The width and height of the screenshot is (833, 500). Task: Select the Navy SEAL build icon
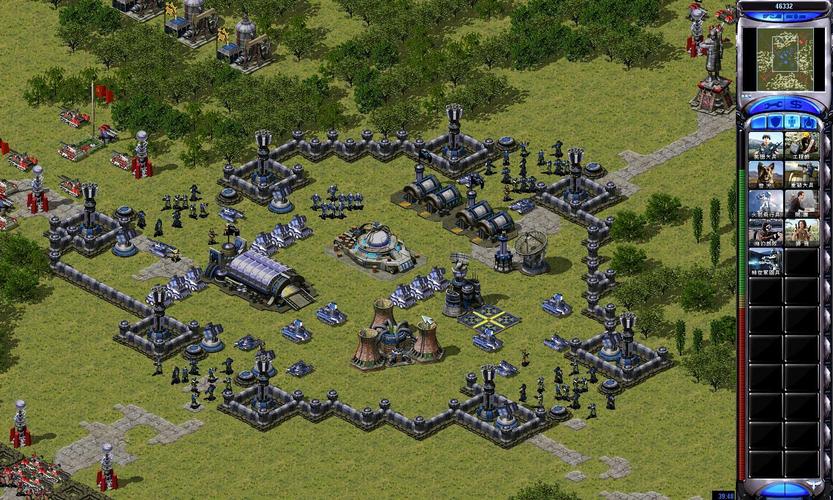pyautogui.click(x=765, y=233)
